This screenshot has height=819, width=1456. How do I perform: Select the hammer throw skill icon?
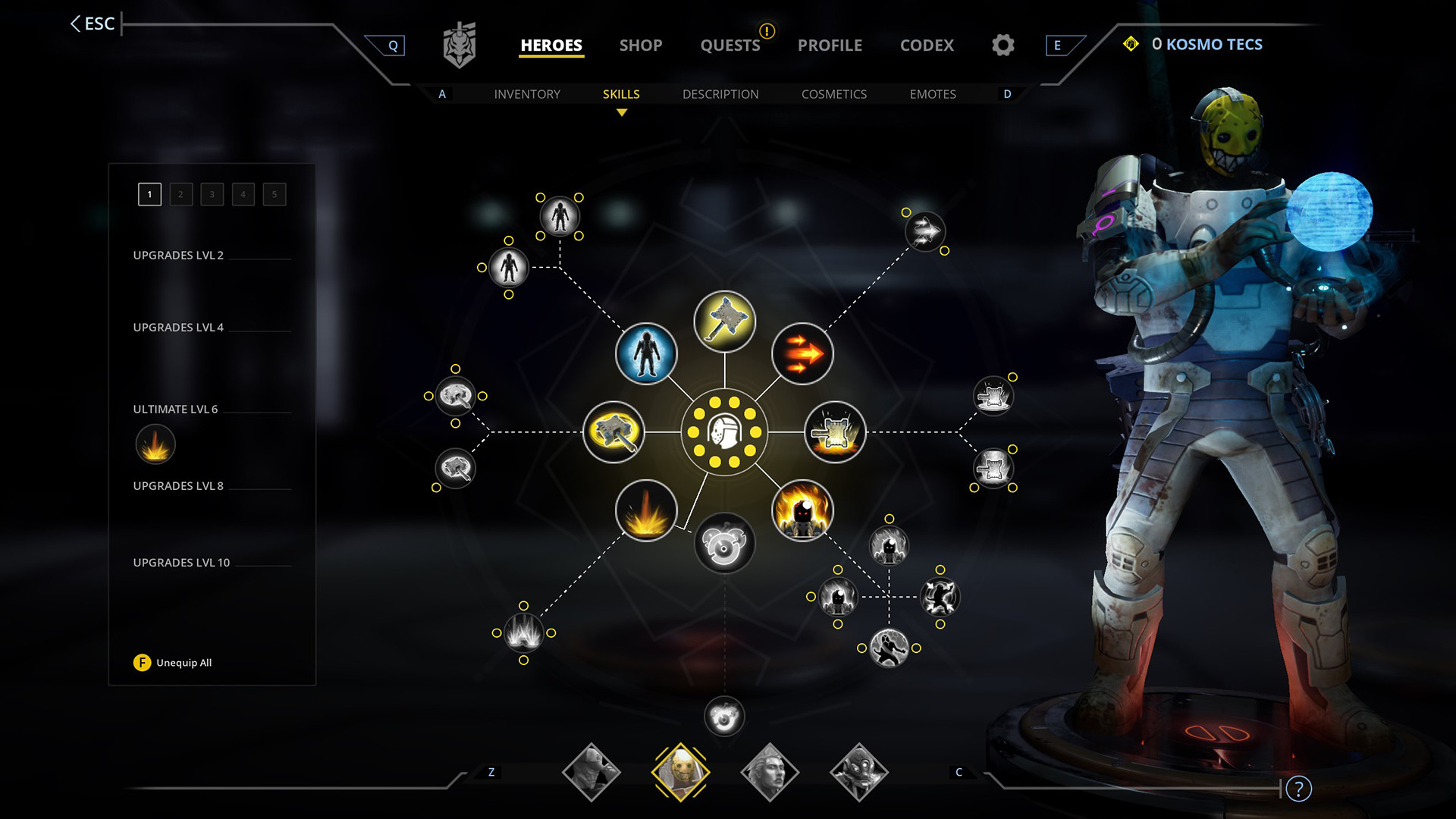pos(724,322)
